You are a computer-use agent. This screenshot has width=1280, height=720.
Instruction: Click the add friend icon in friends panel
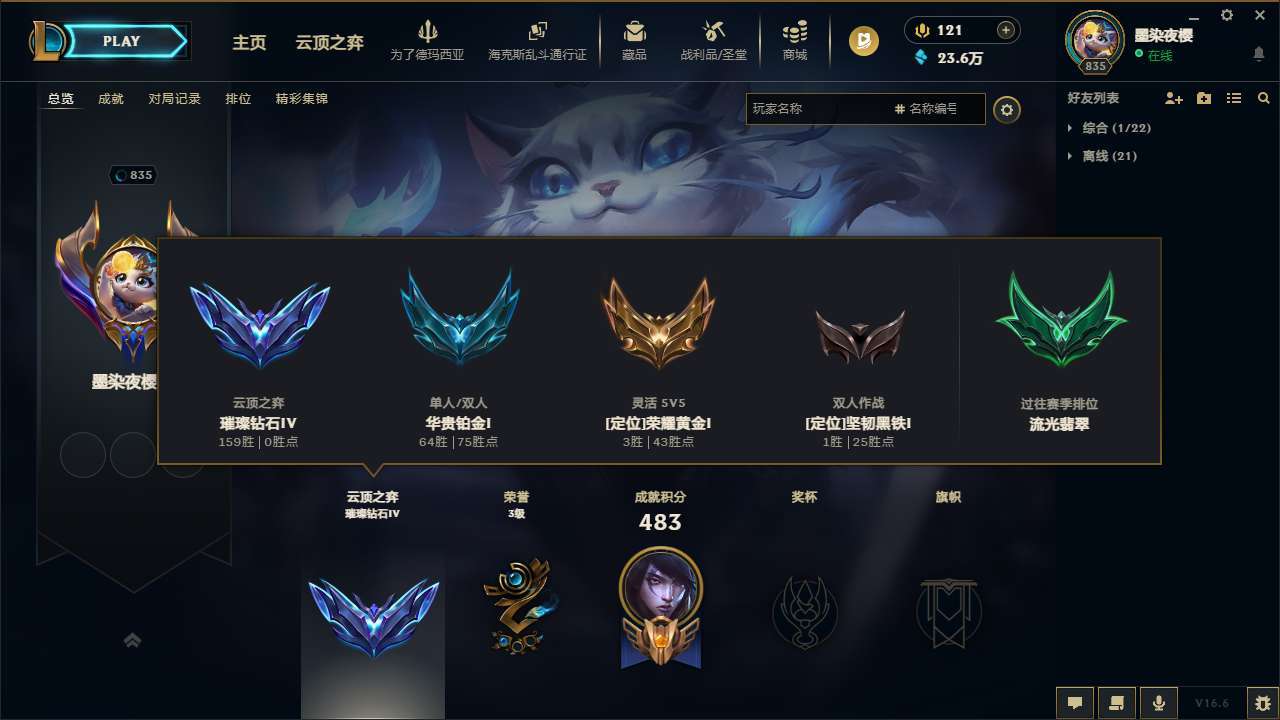tap(1173, 98)
